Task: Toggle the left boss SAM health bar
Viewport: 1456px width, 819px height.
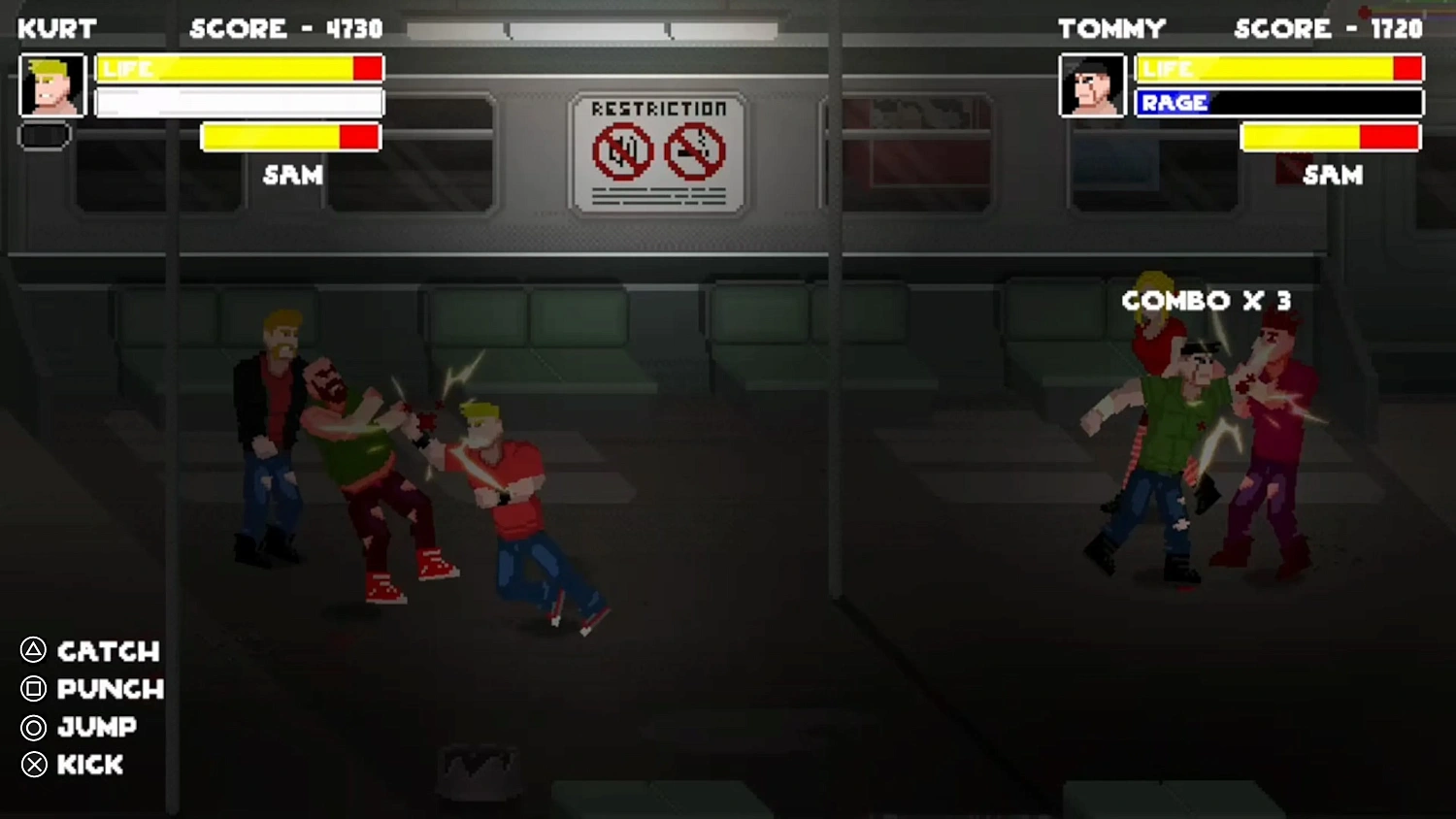Action: 289,137
